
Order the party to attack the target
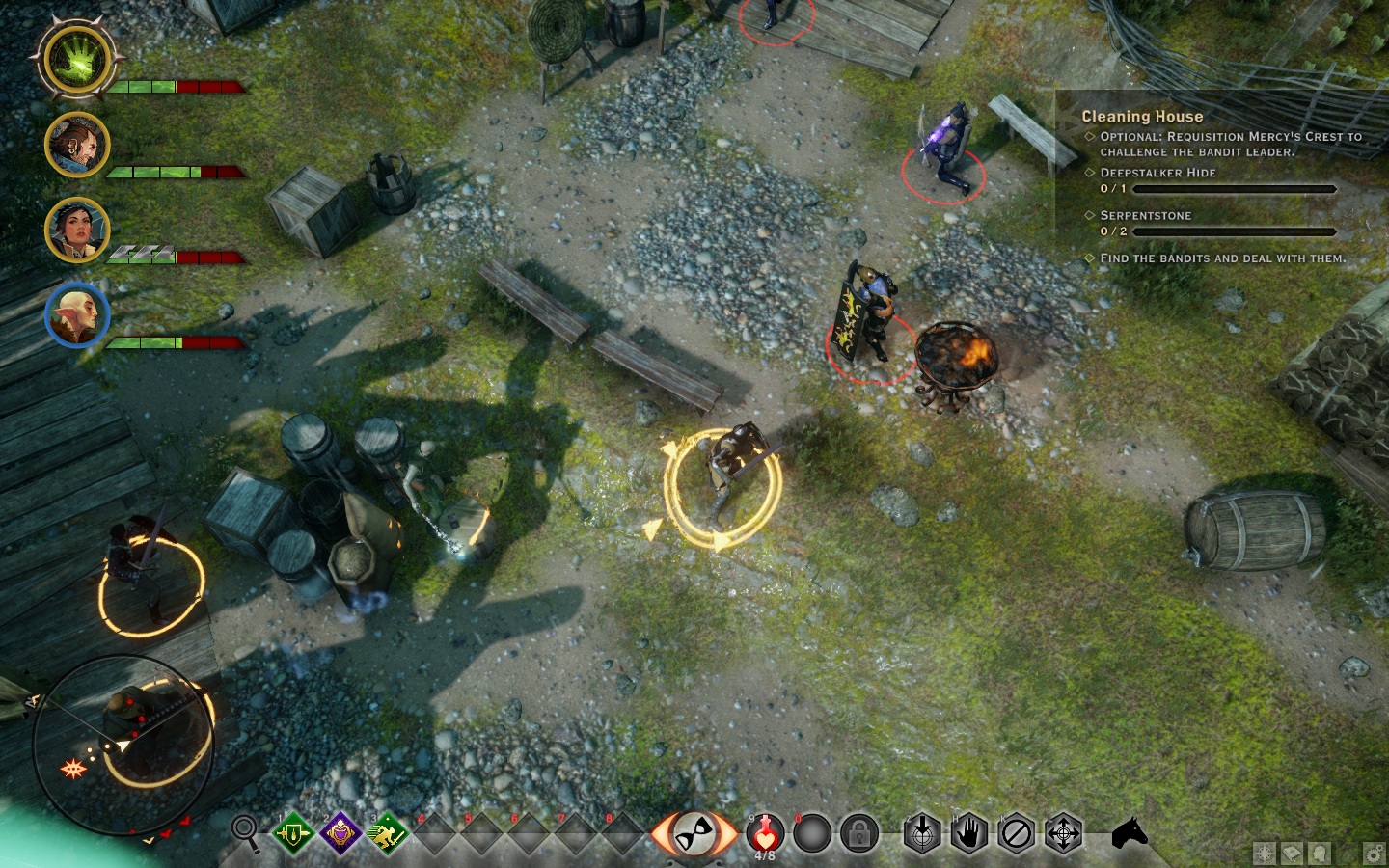click(x=922, y=833)
